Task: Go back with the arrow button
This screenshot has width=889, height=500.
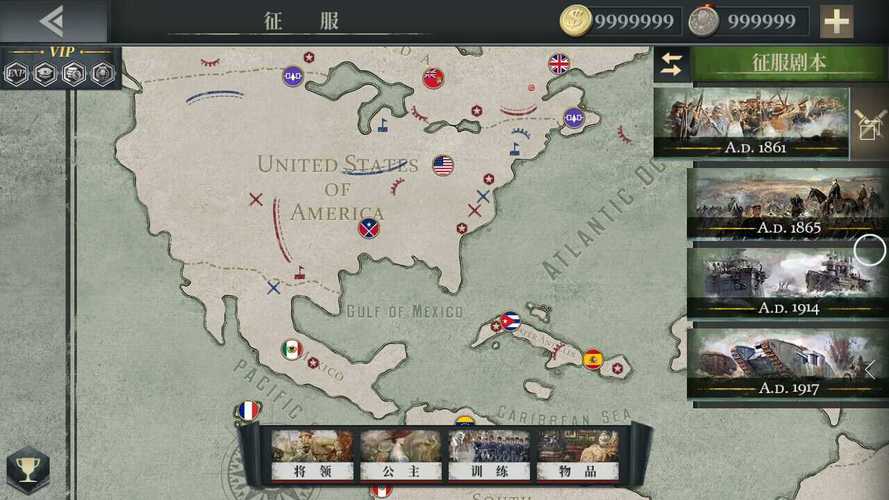Action: click(x=52, y=20)
